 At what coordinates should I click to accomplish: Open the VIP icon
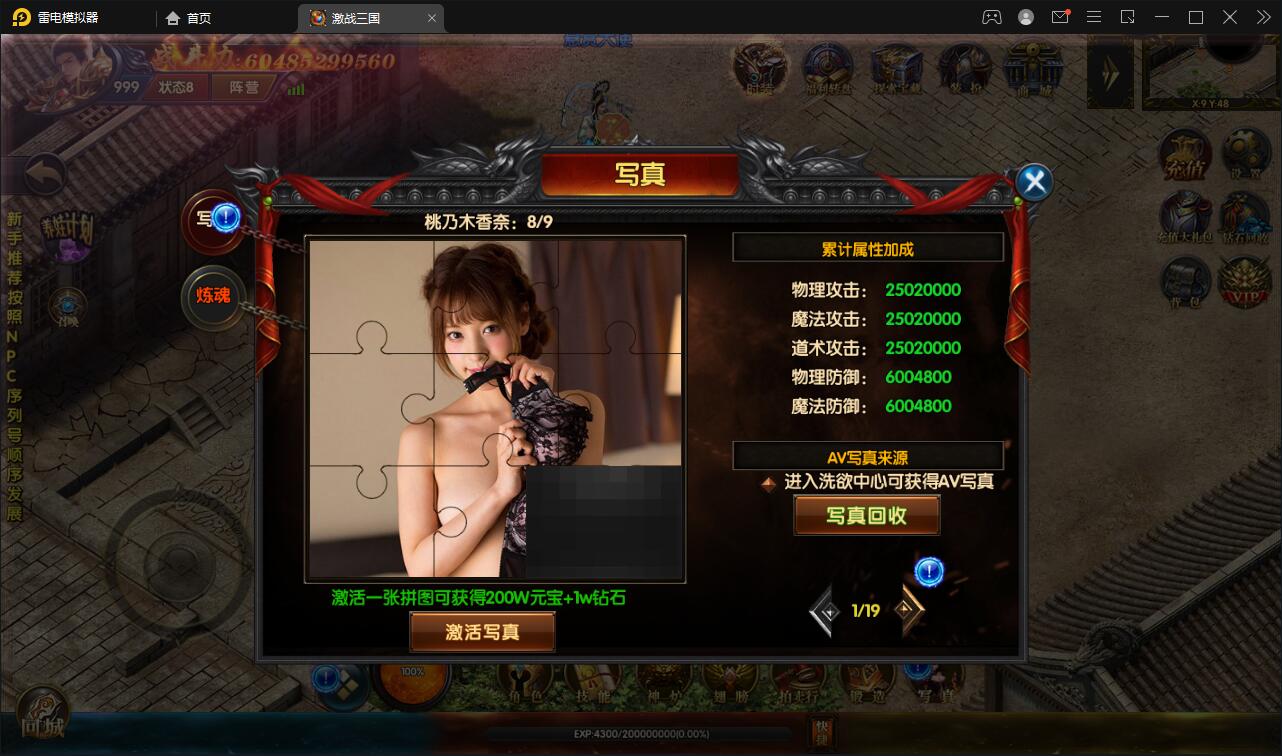(x=1244, y=283)
